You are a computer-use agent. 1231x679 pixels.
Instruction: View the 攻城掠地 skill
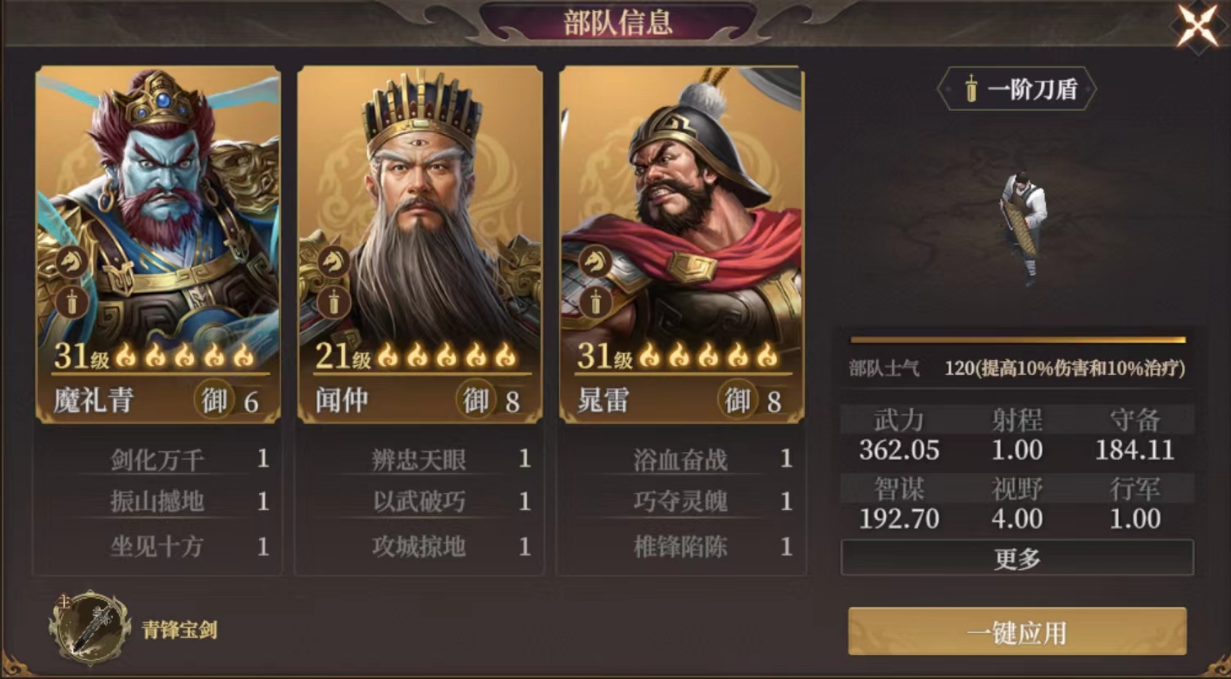[419, 546]
